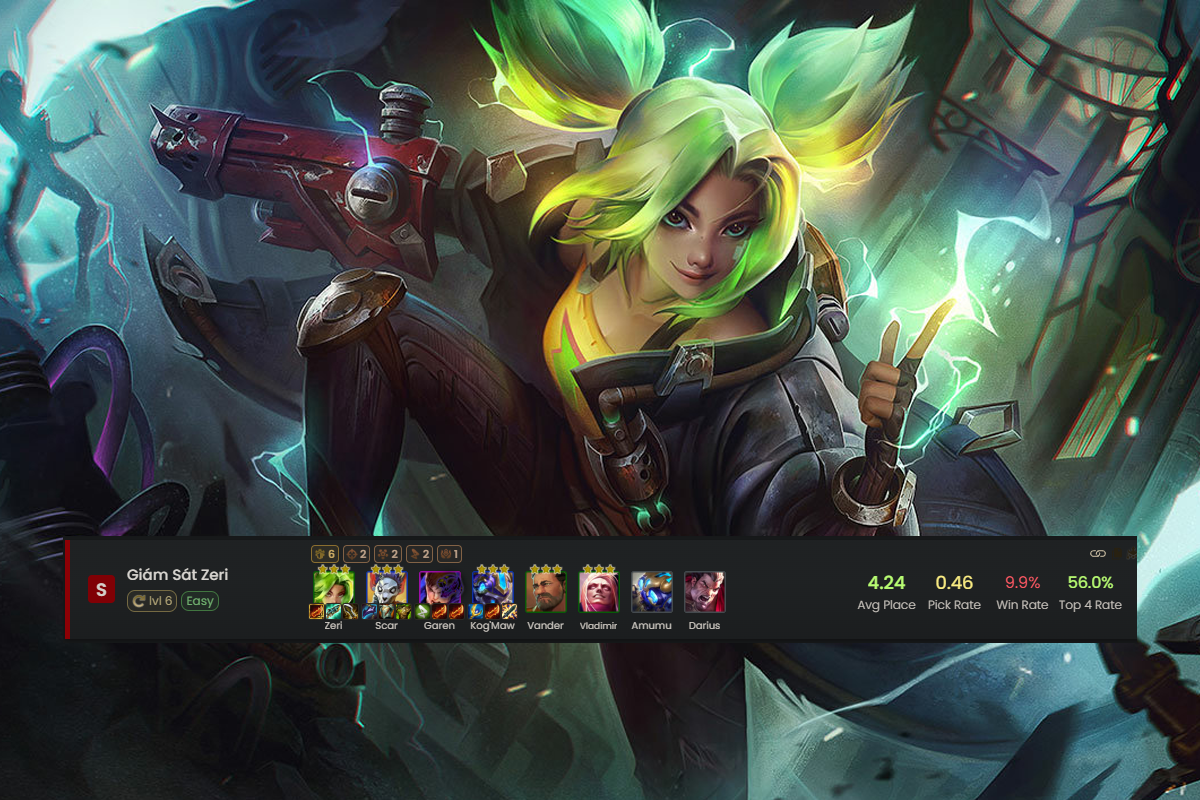This screenshot has width=1200, height=800.
Task: Click the lvl 6 reroll tag
Action: [152, 601]
